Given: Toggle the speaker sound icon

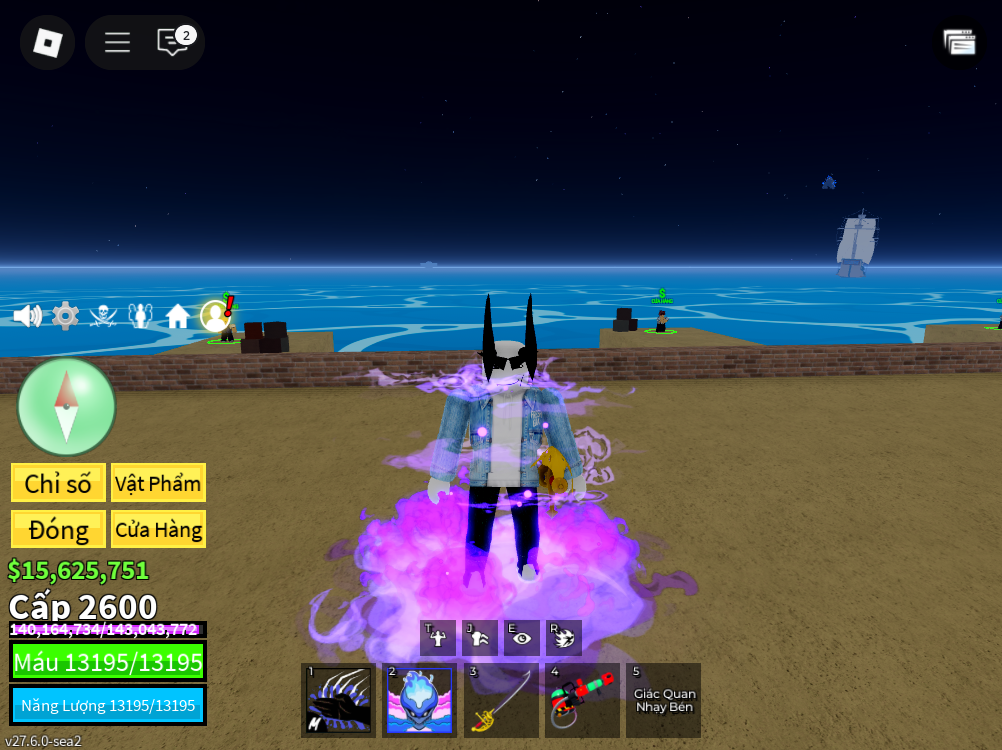Looking at the screenshot, I should pos(27,316).
